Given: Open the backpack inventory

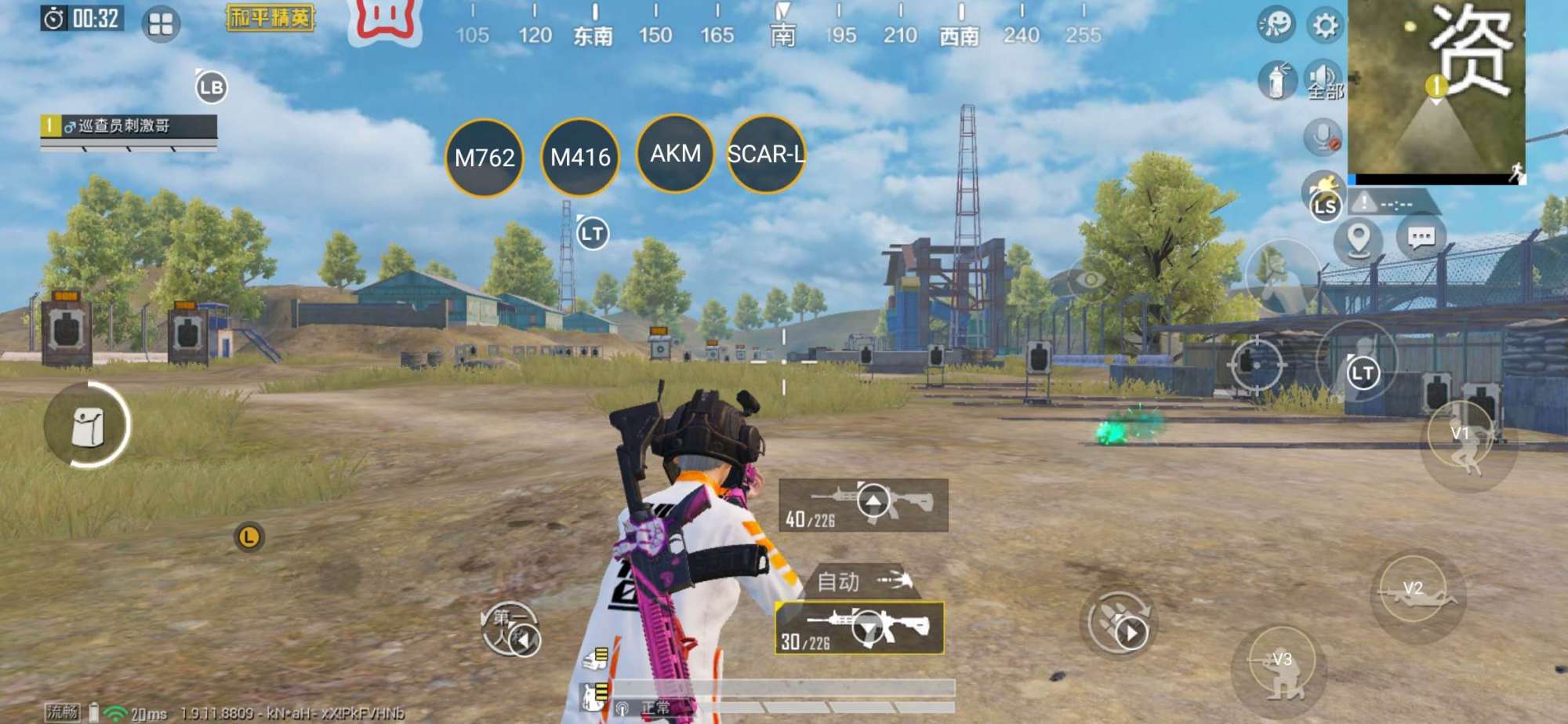Looking at the screenshot, I should click(87, 426).
